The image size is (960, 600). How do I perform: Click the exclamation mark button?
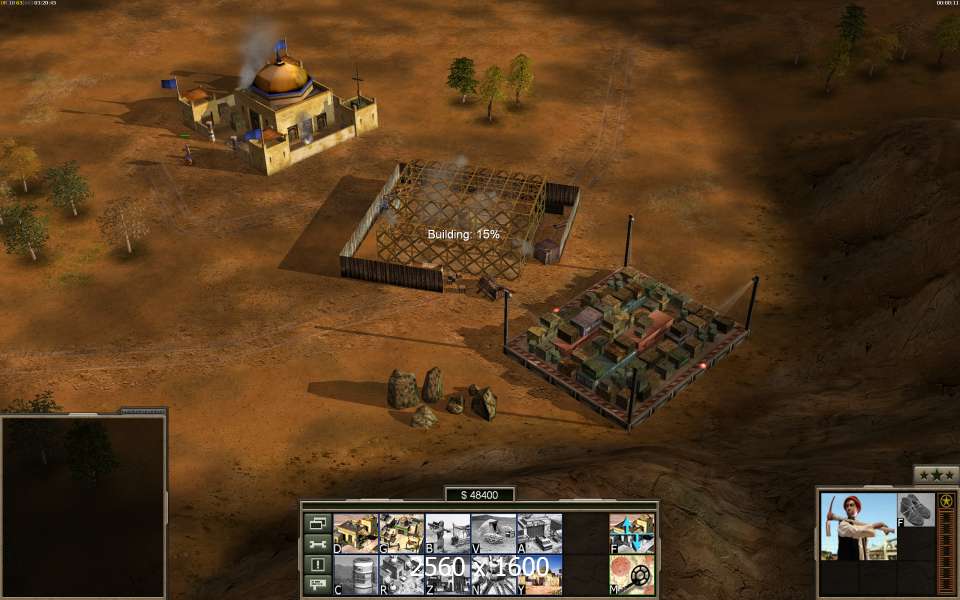point(317,564)
